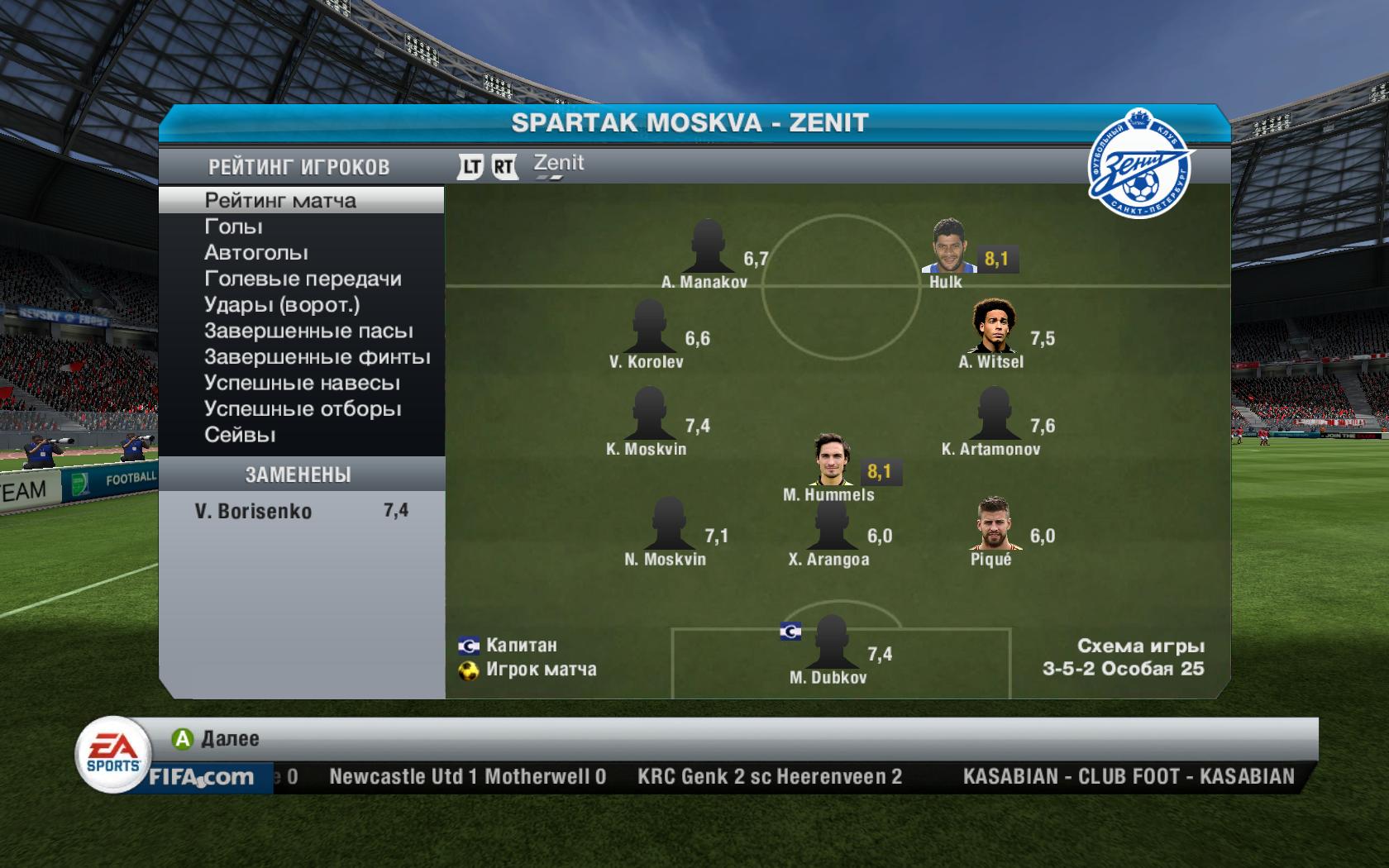Open Успешные отборы statistics
The width and height of the screenshot is (1389, 868).
coord(303,409)
